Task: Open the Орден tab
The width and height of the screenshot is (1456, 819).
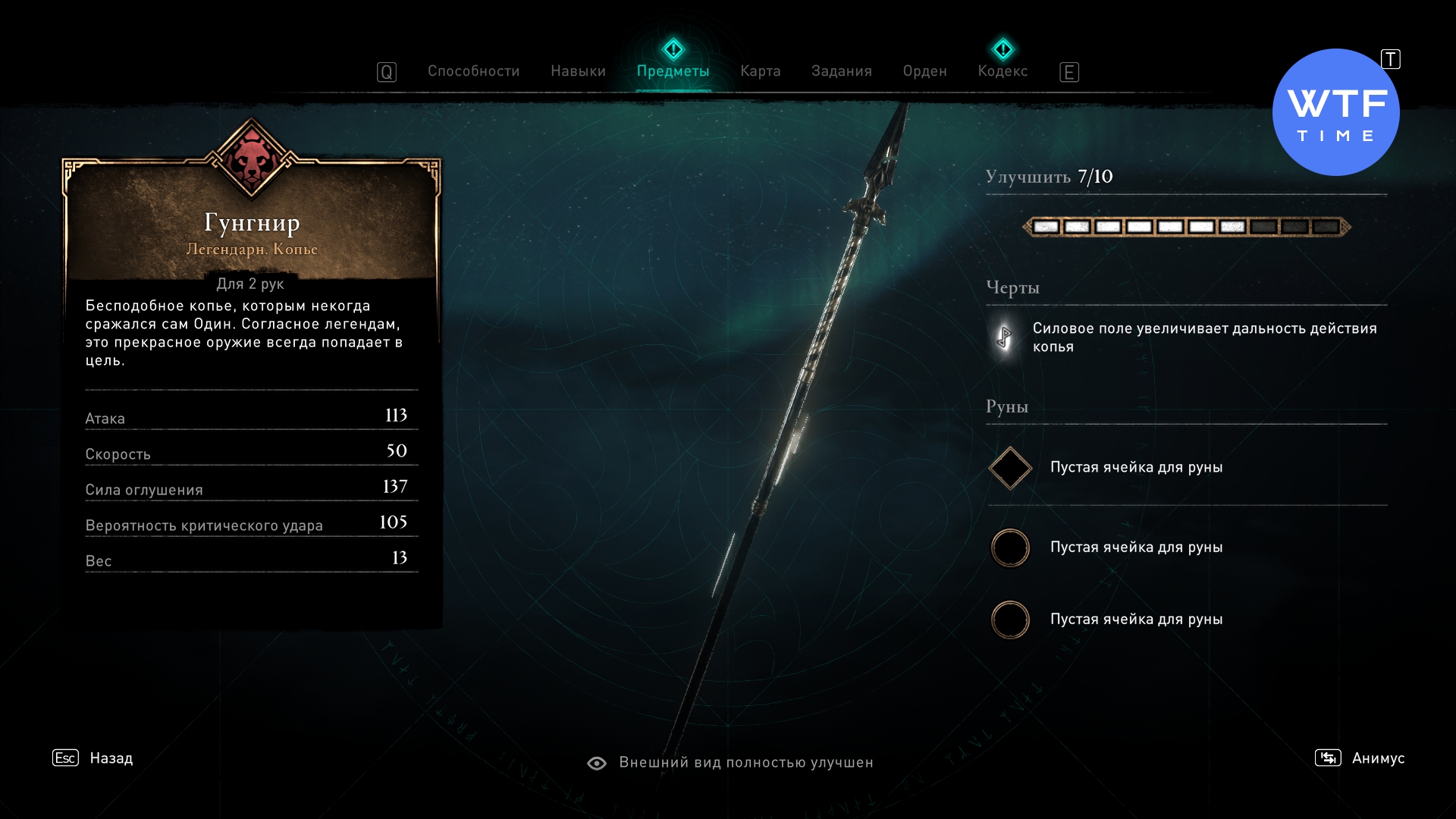Action: click(x=924, y=71)
